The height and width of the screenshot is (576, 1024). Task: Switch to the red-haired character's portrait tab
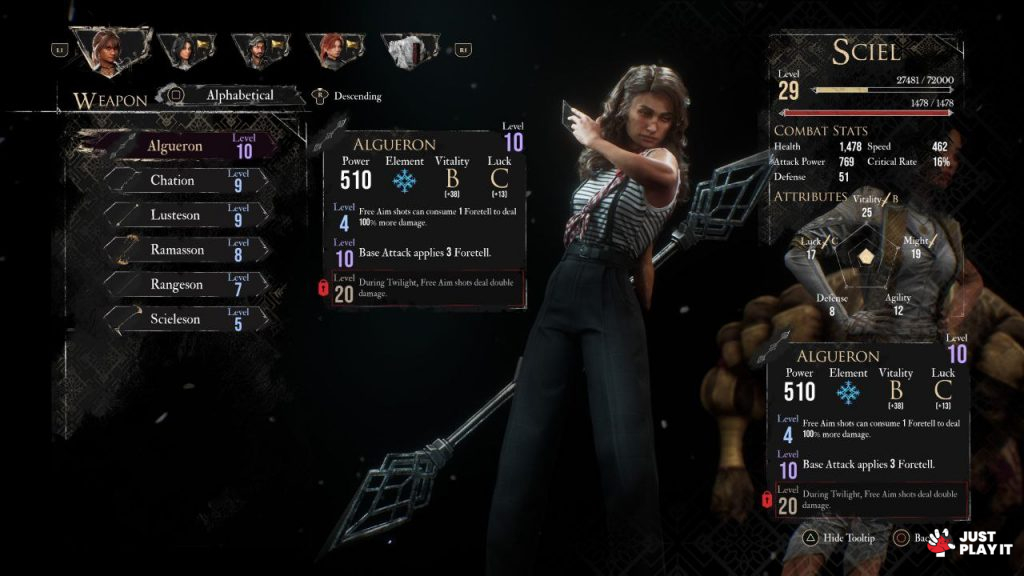(334, 47)
